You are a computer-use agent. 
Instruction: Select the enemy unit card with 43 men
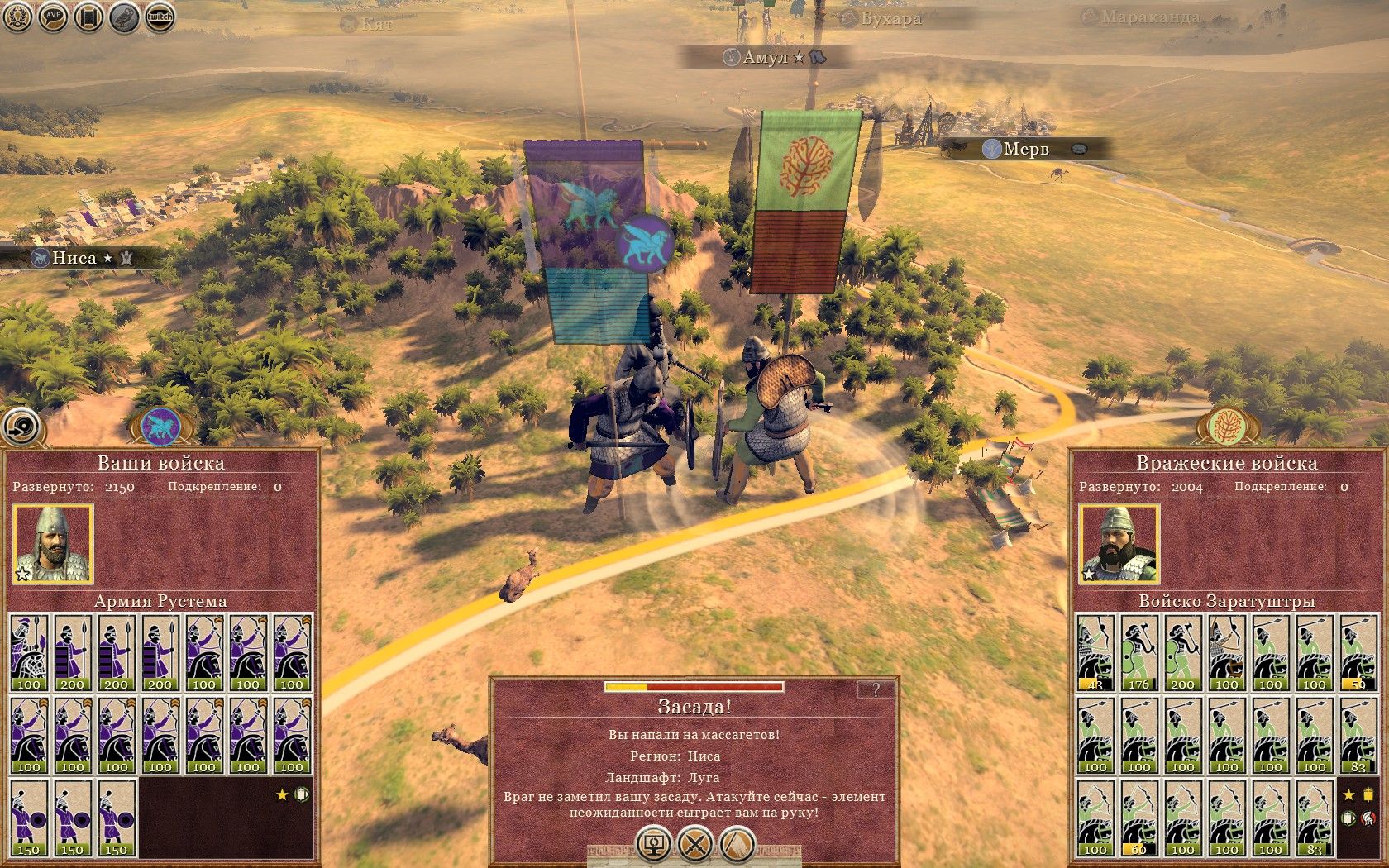1095,653
